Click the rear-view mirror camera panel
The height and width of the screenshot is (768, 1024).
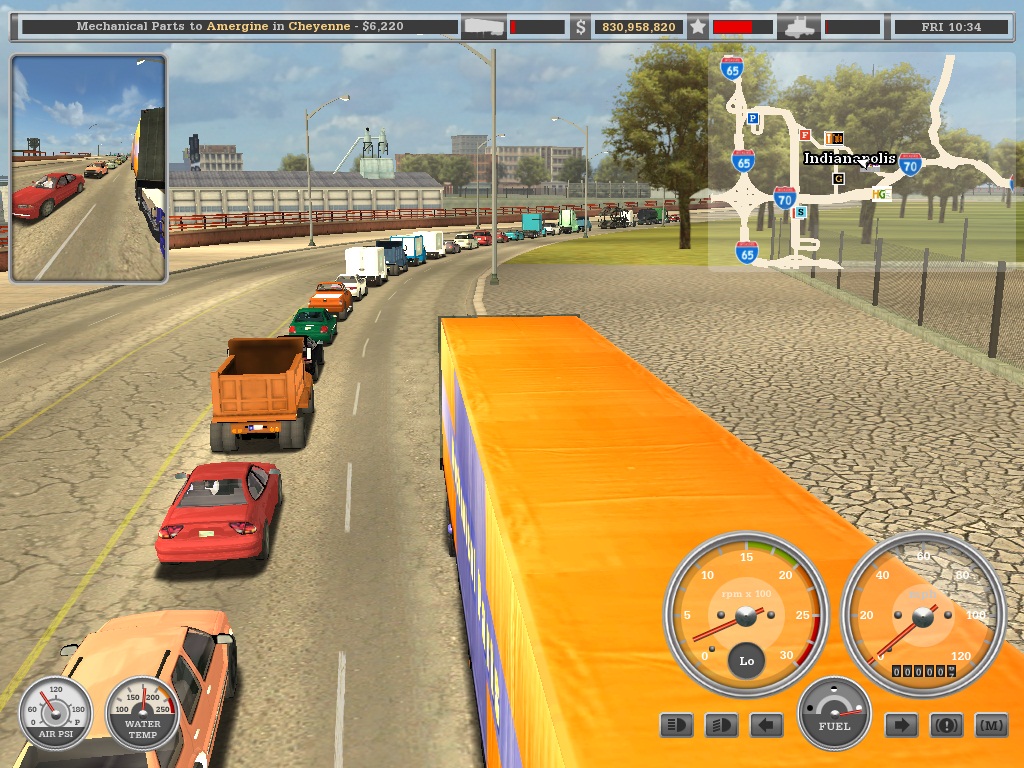click(88, 168)
